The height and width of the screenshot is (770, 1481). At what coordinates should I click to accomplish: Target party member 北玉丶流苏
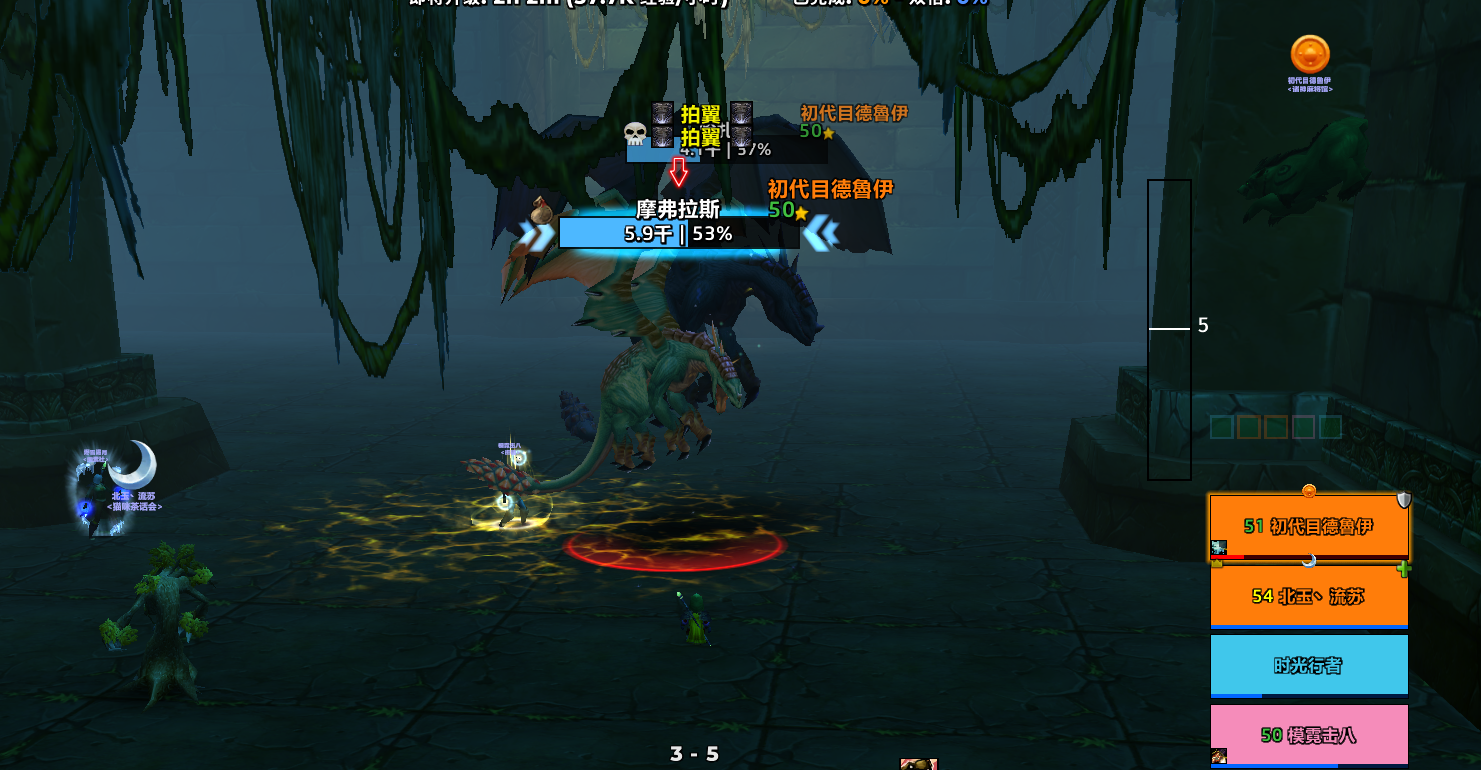[1308, 596]
